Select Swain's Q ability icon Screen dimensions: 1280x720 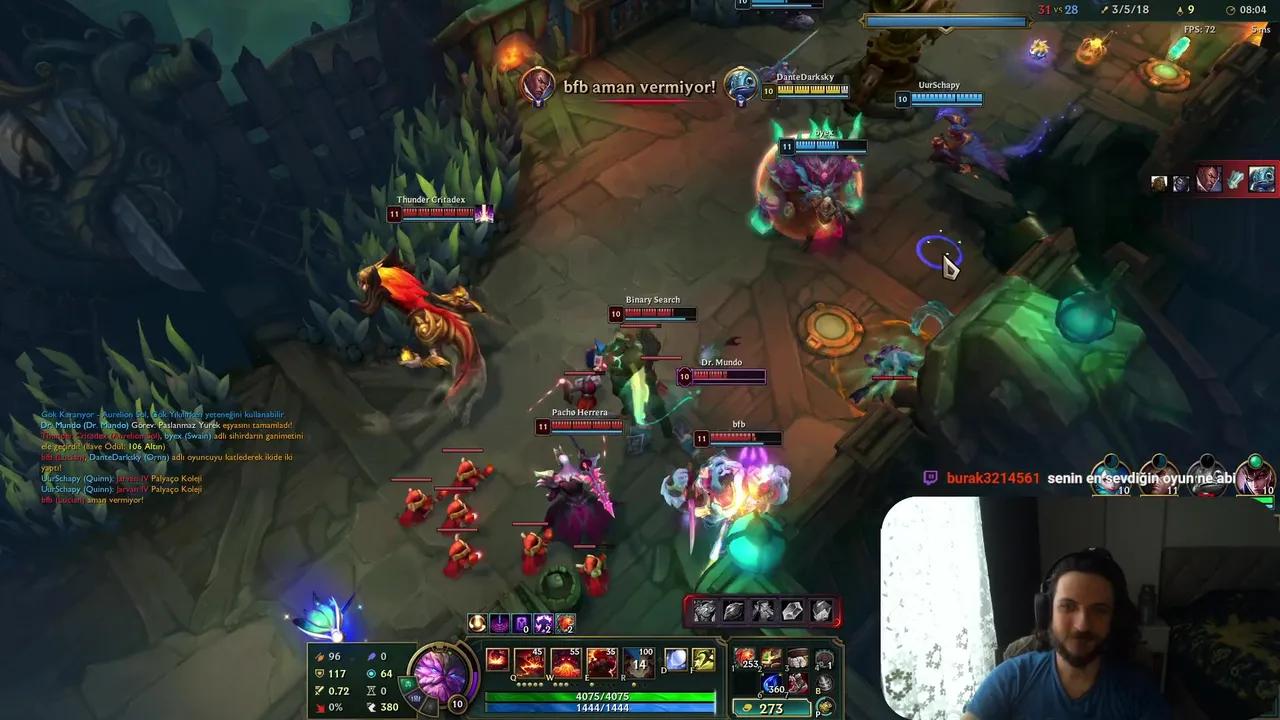529,661
